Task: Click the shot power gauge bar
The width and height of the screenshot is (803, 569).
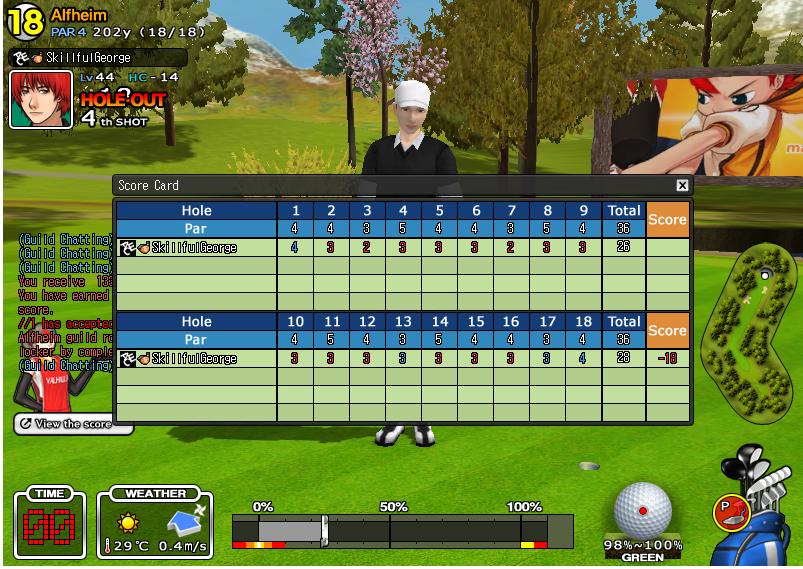Action: pyautogui.click(x=402, y=530)
